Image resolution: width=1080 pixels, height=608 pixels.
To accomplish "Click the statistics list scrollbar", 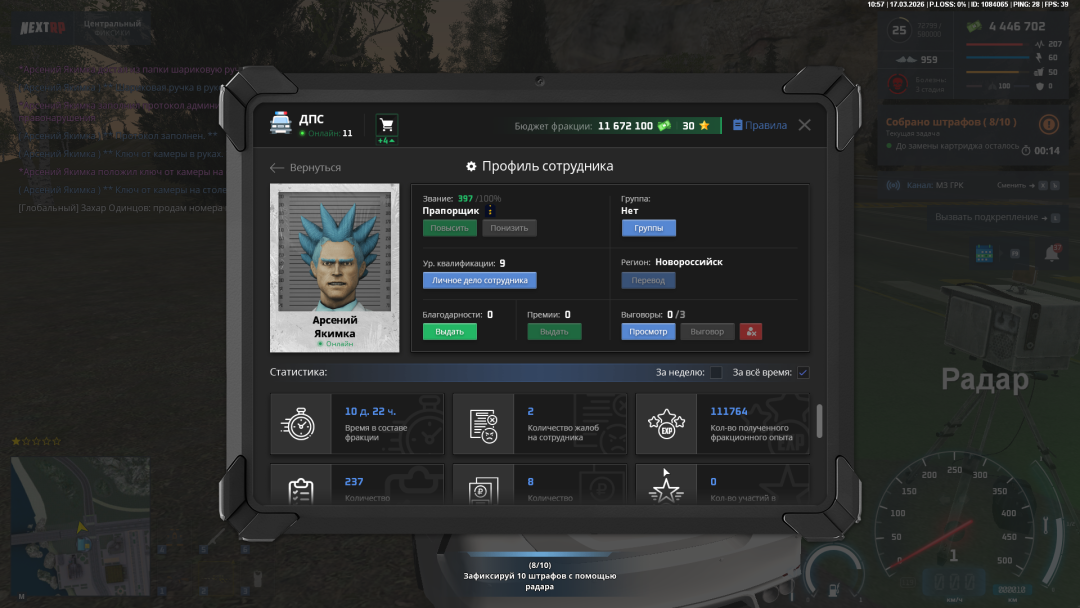I will tap(820, 420).
